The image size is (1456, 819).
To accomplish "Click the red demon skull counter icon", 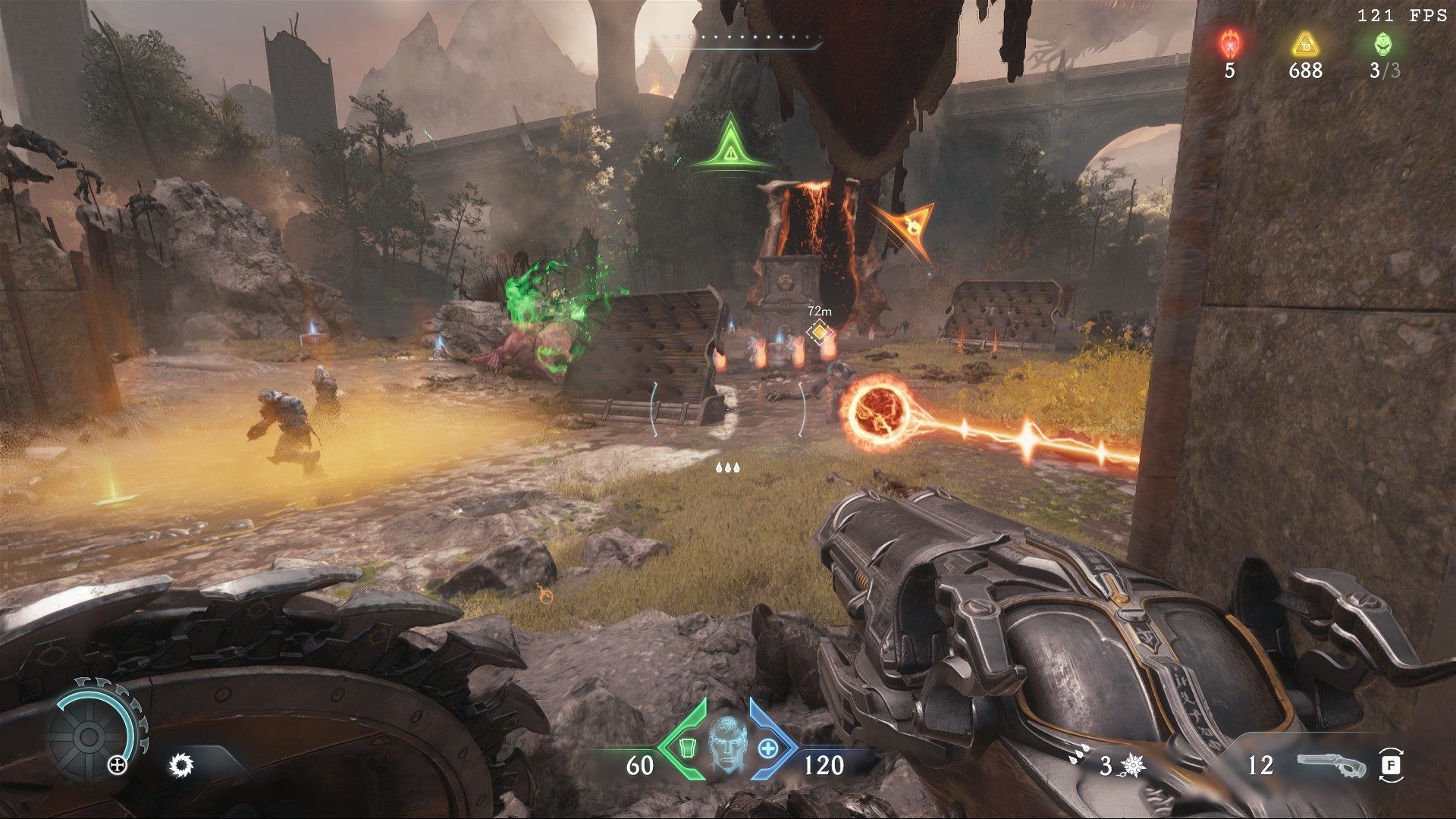I will coord(1229,43).
